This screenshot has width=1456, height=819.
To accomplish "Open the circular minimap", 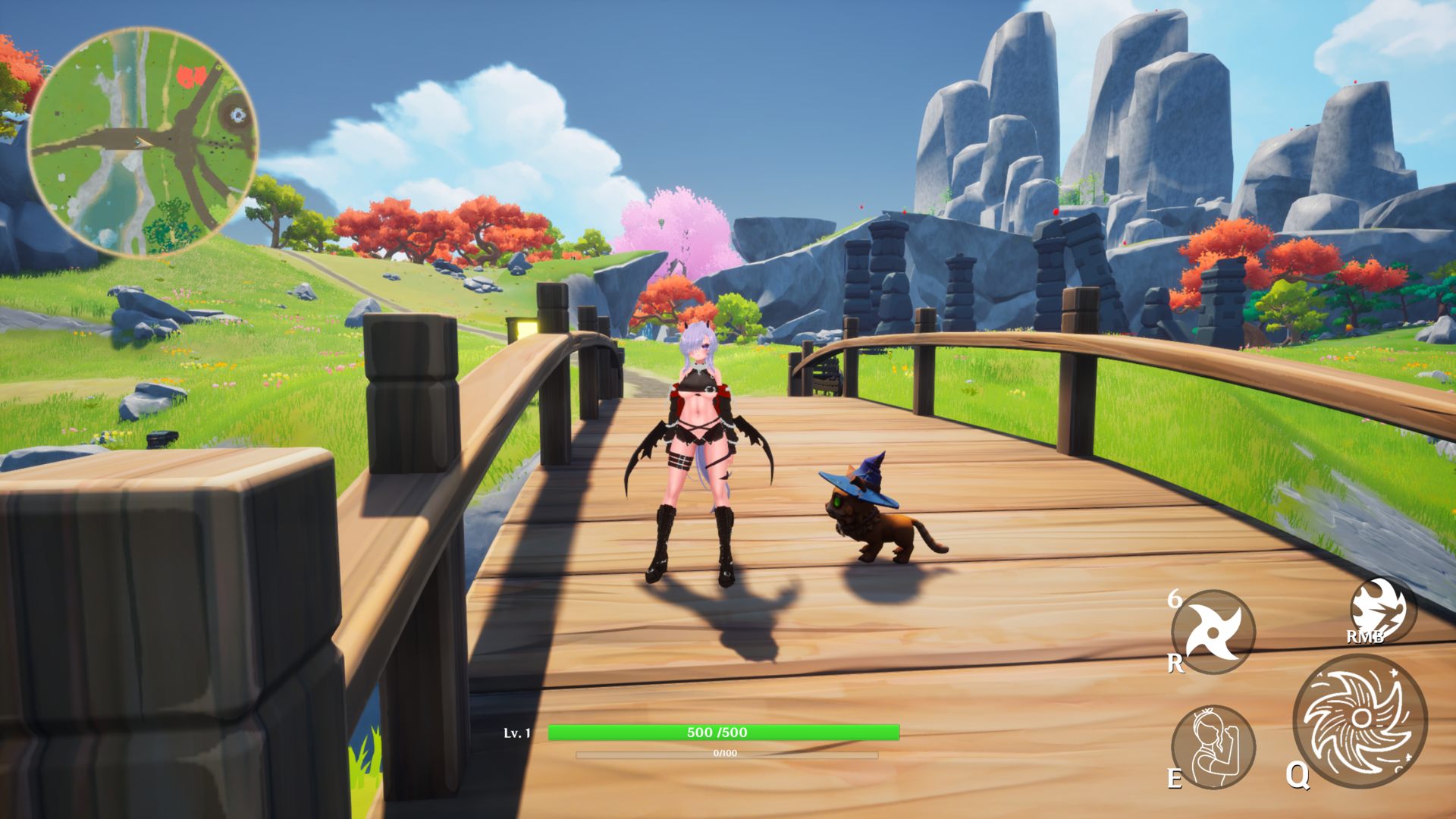I will click(143, 142).
